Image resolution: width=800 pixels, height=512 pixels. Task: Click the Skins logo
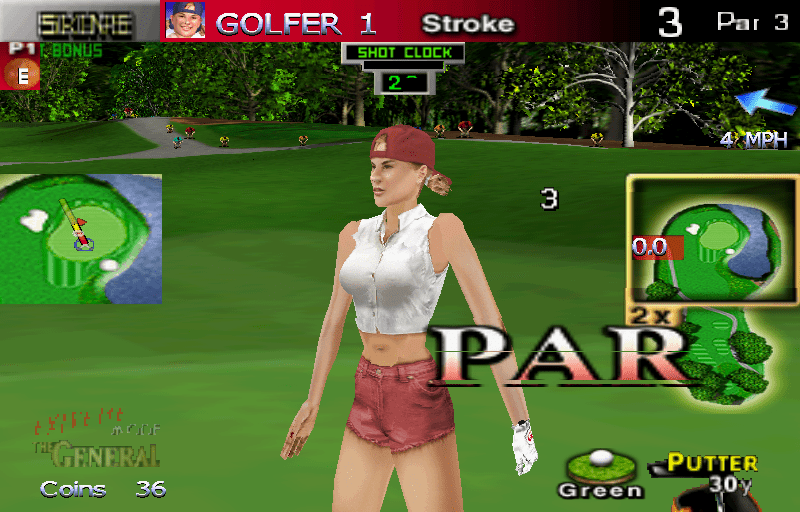click(84, 22)
